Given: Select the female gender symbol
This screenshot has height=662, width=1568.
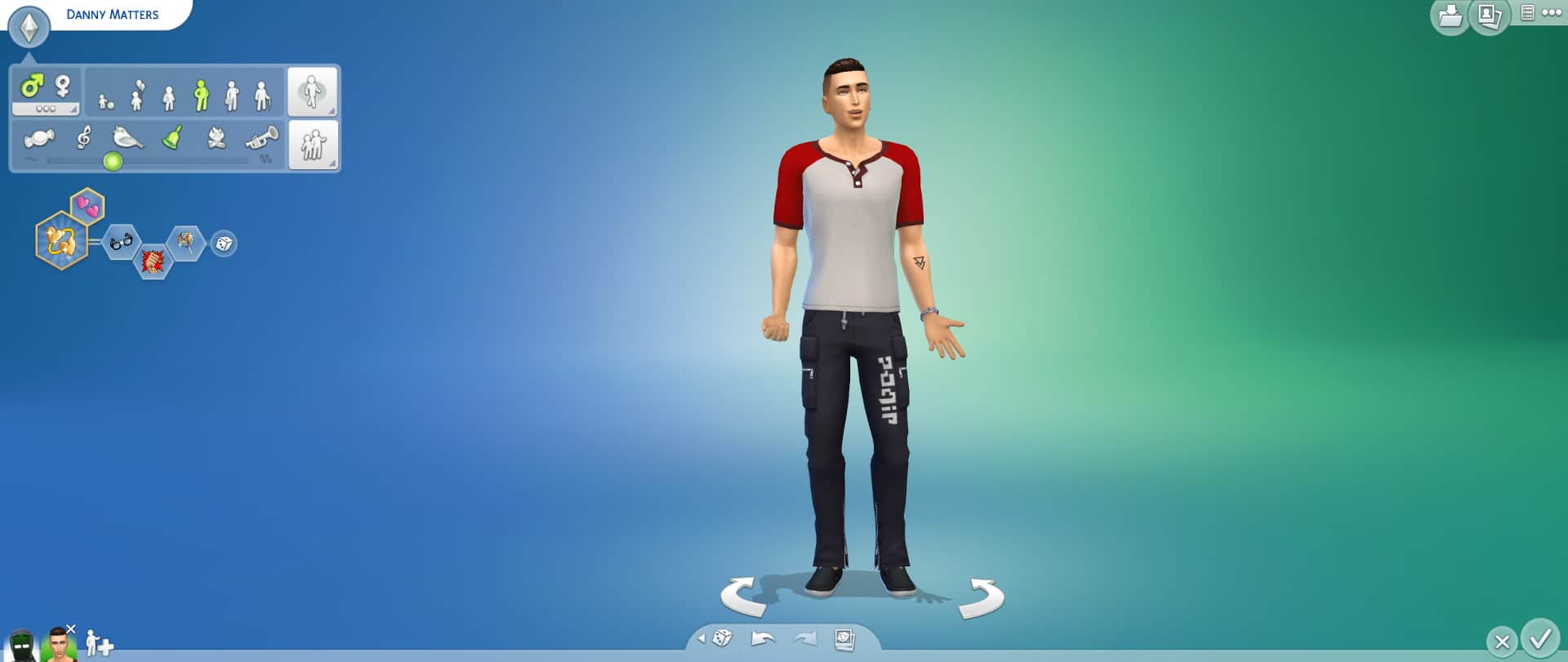Looking at the screenshot, I should click(63, 86).
